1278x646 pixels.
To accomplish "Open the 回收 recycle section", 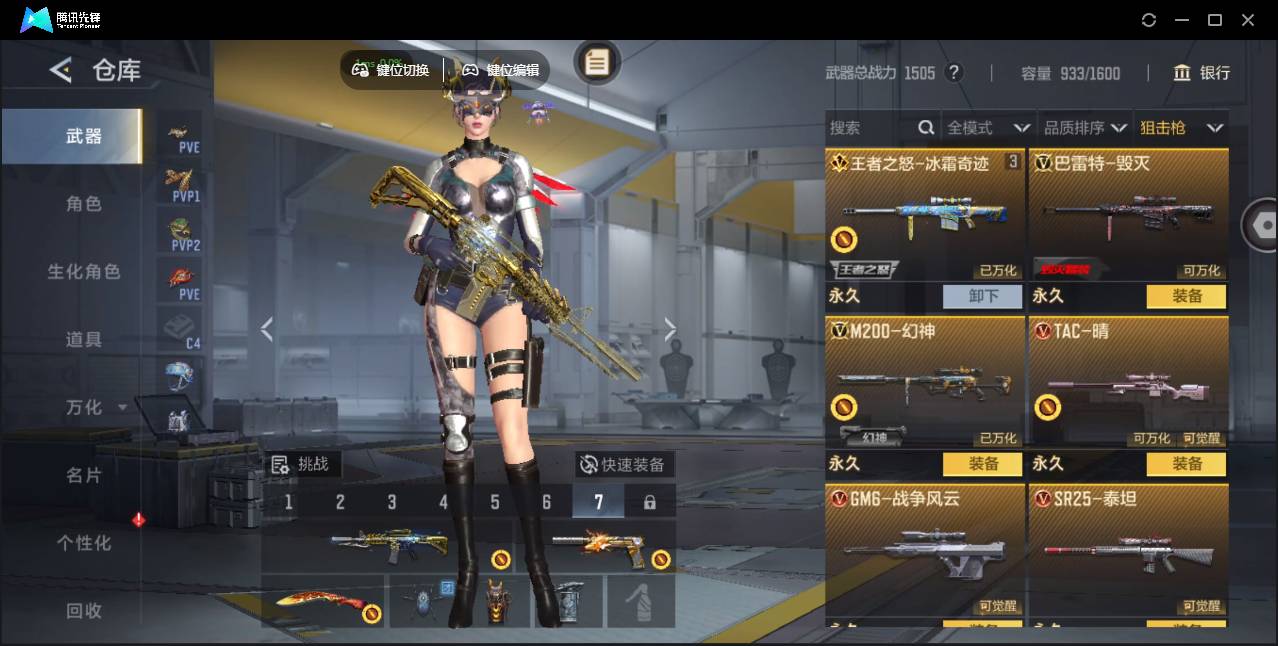I will tap(84, 610).
